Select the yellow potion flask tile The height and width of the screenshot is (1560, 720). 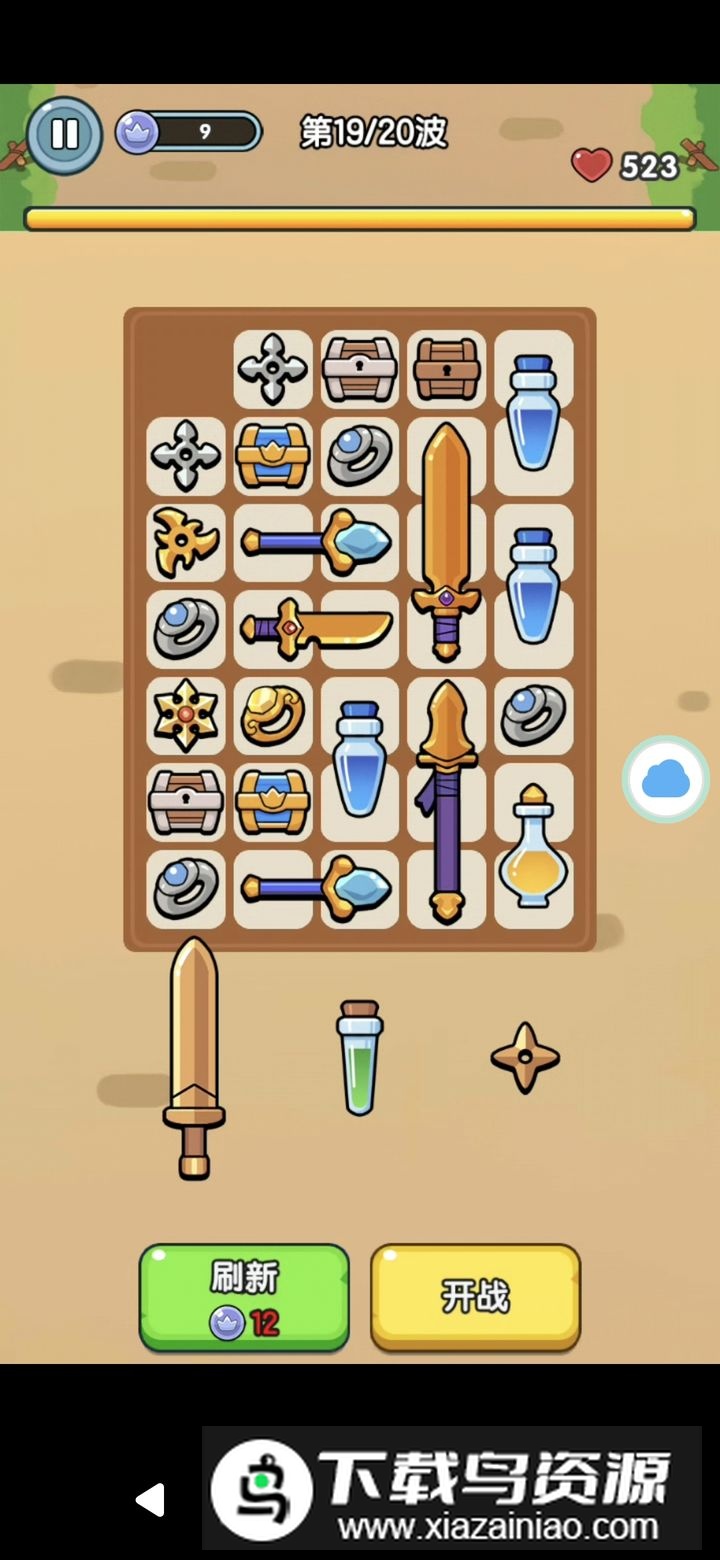point(533,846)
